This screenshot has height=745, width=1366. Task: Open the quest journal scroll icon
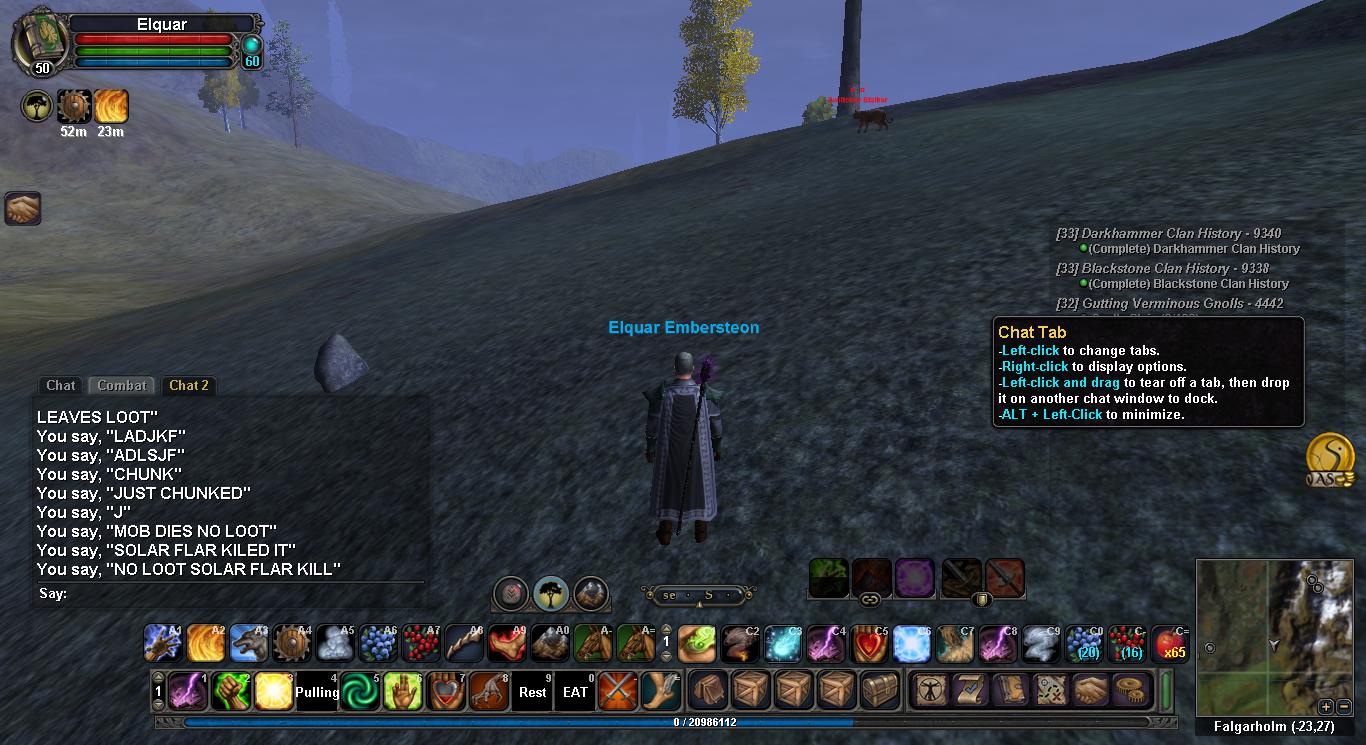969,691
